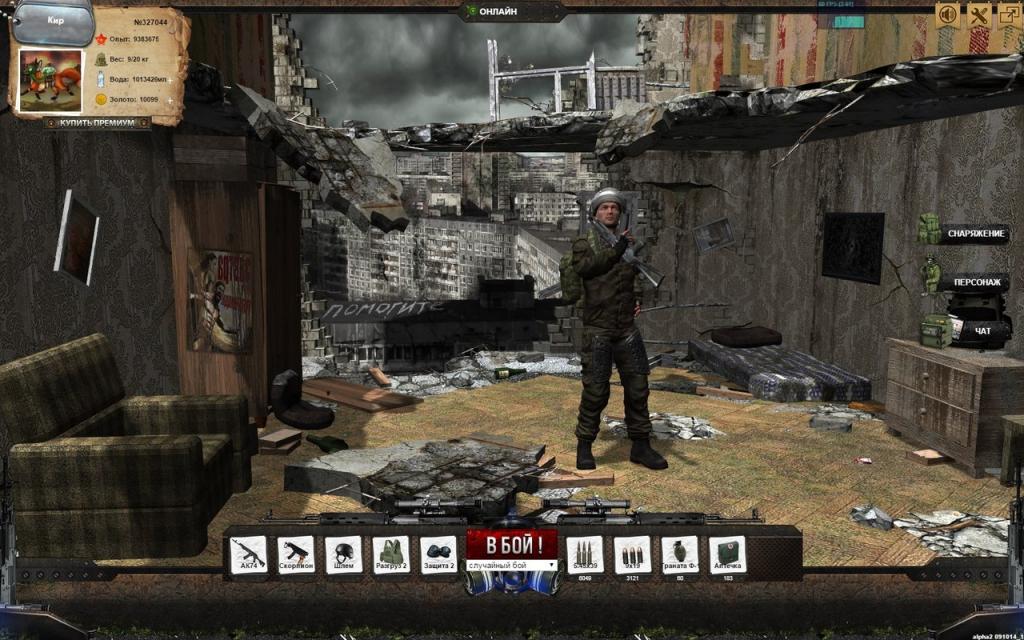Click the player avatar picture
1024x640 pixels.
coord(50,80)
